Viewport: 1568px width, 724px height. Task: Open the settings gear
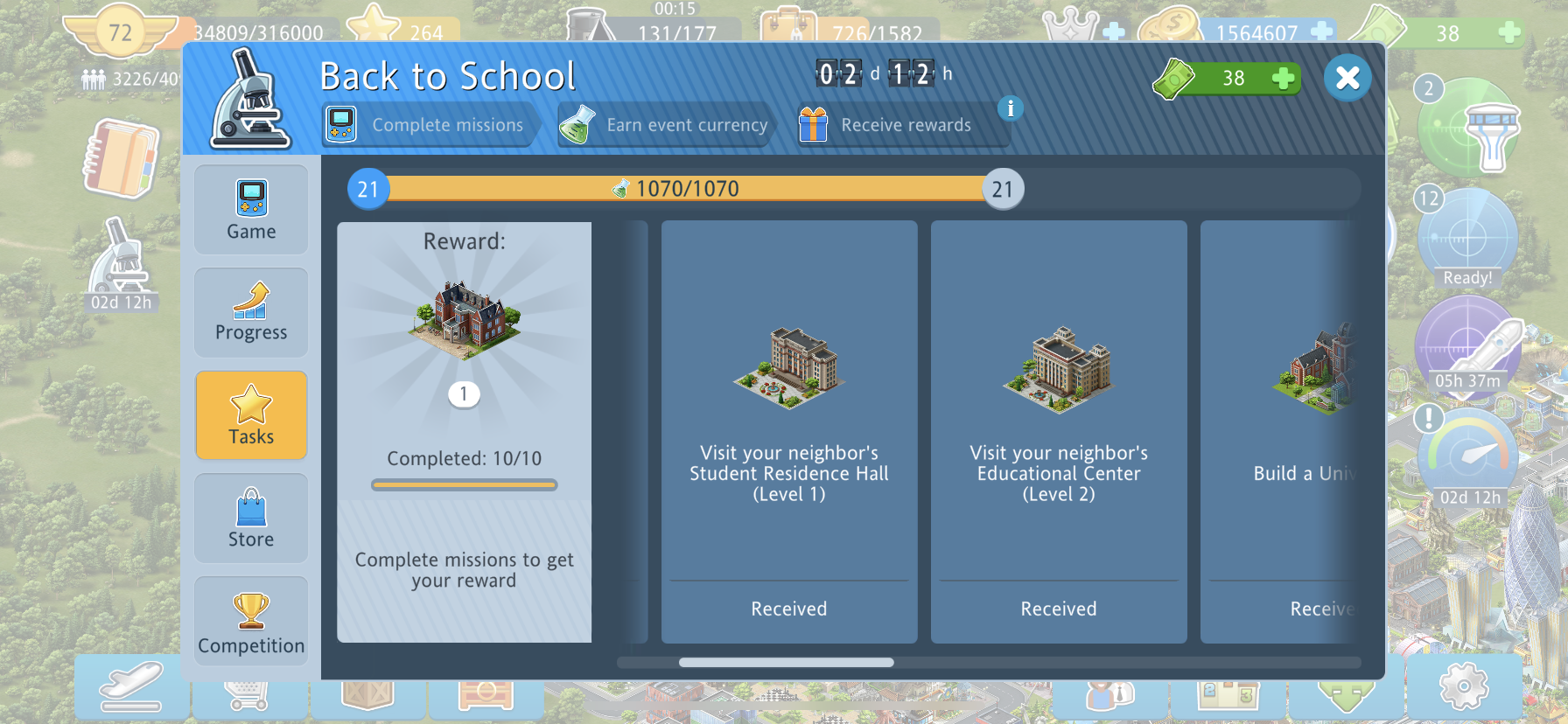point(1463,686)
